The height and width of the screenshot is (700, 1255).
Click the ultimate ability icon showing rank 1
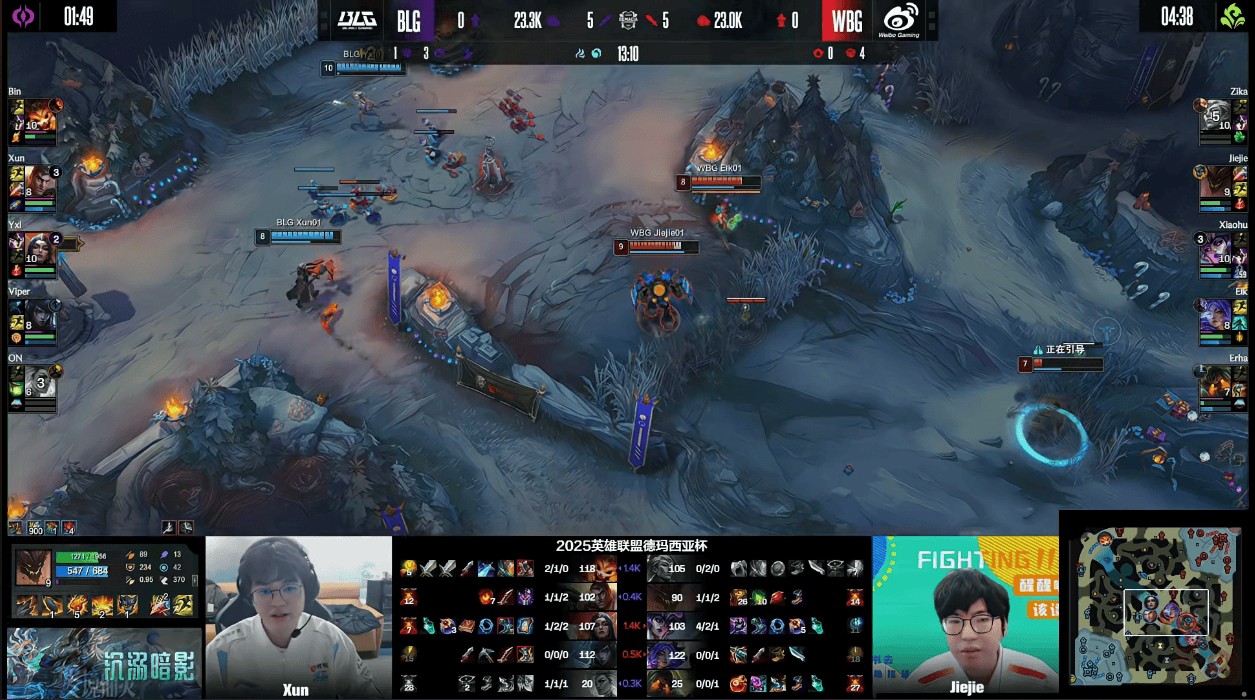127,604
